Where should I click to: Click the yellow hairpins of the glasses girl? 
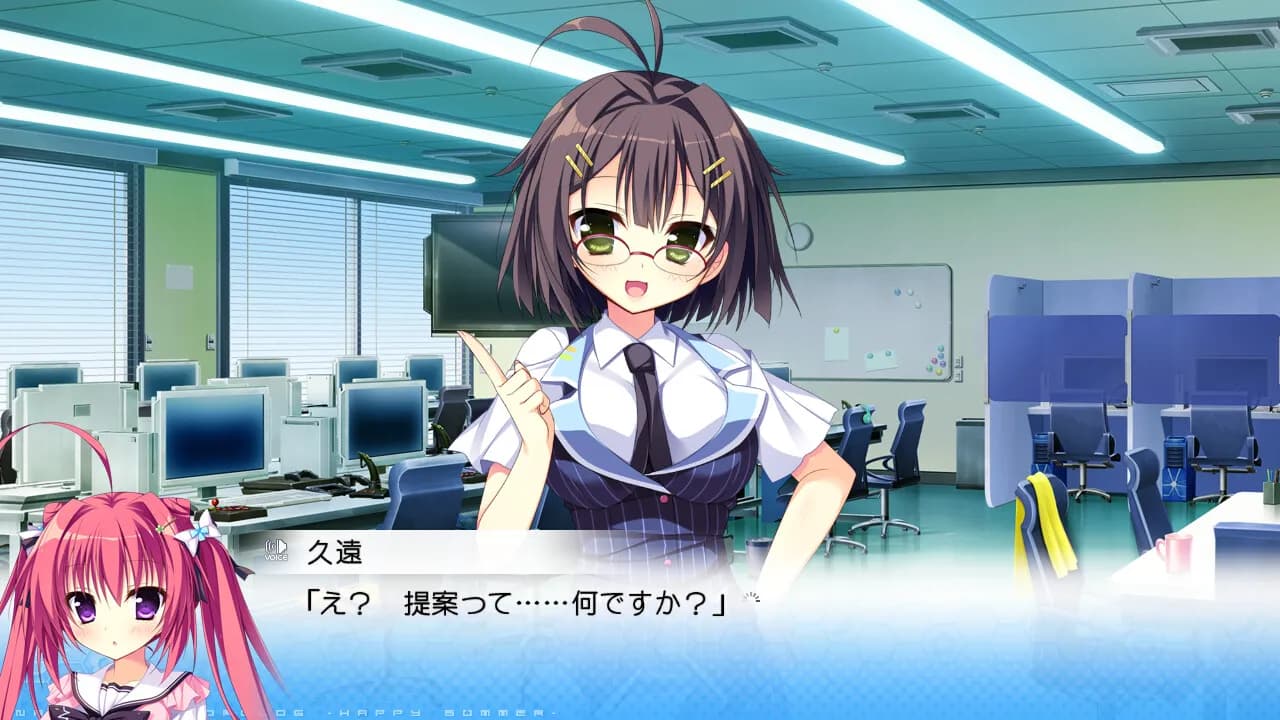tap(580, 160)
